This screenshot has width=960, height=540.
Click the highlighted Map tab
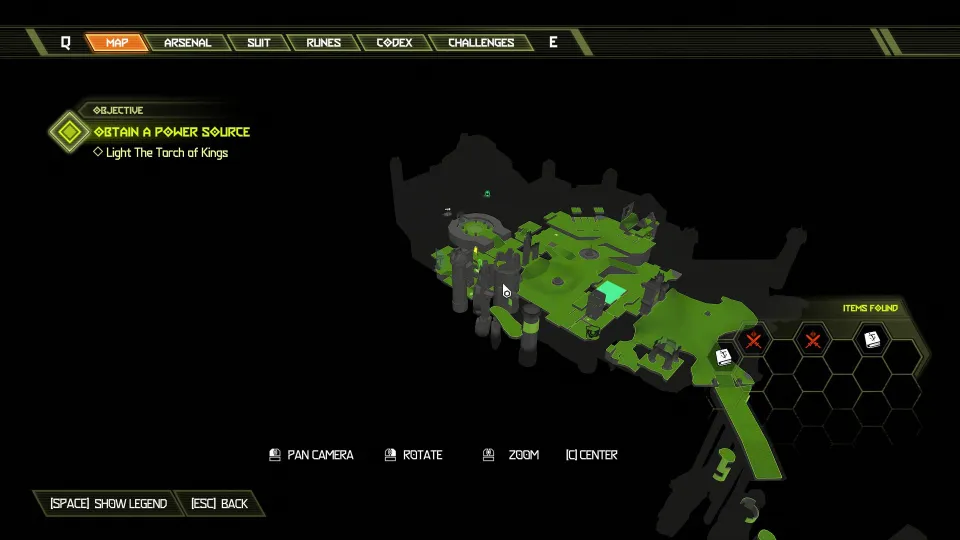(x=116, y=43)
